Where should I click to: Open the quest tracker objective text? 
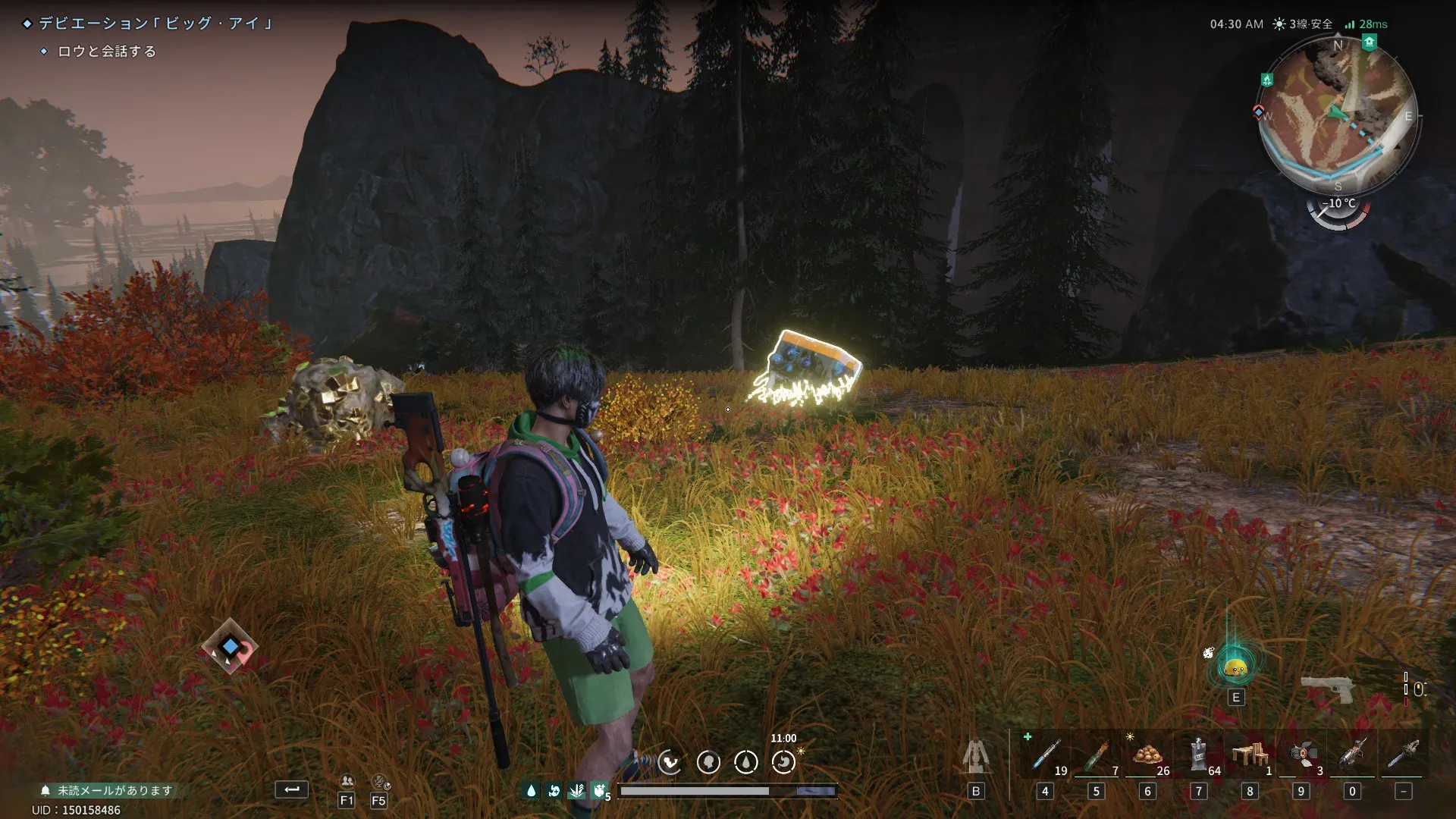click(107, 52)
